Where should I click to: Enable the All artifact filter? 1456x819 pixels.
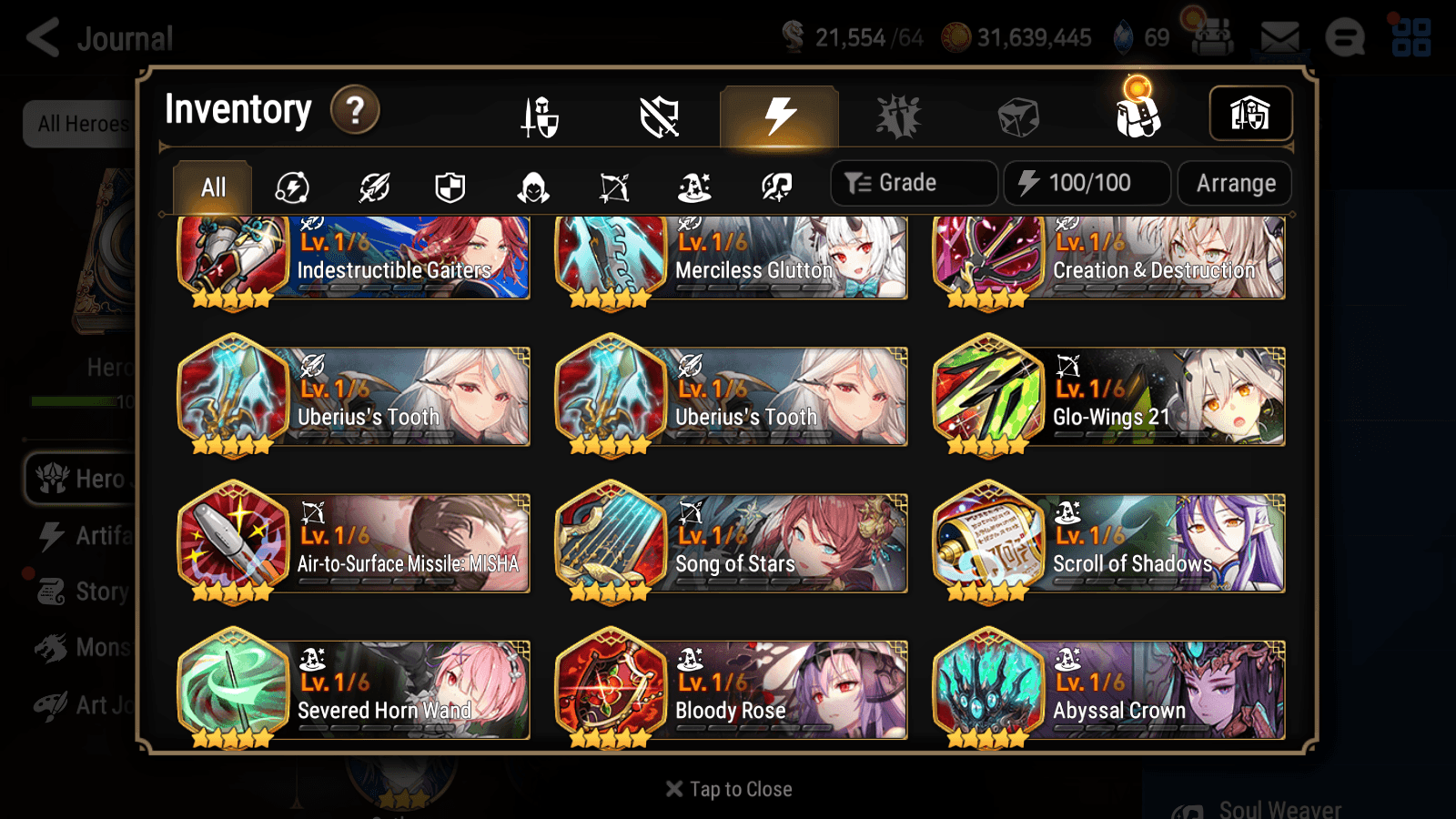(212, 187)
